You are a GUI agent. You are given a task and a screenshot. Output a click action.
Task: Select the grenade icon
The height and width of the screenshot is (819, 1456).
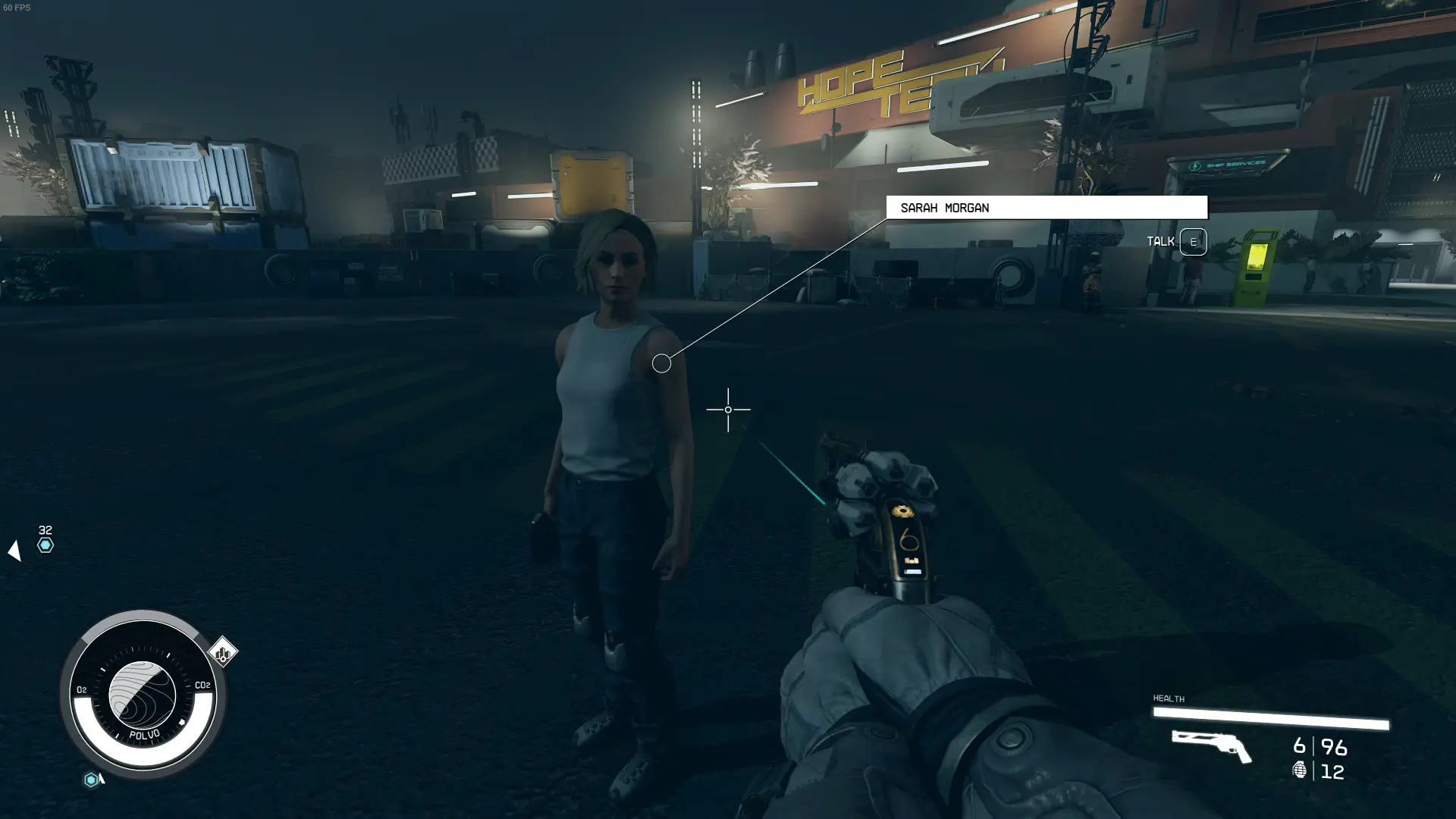tap(1299, 770)
